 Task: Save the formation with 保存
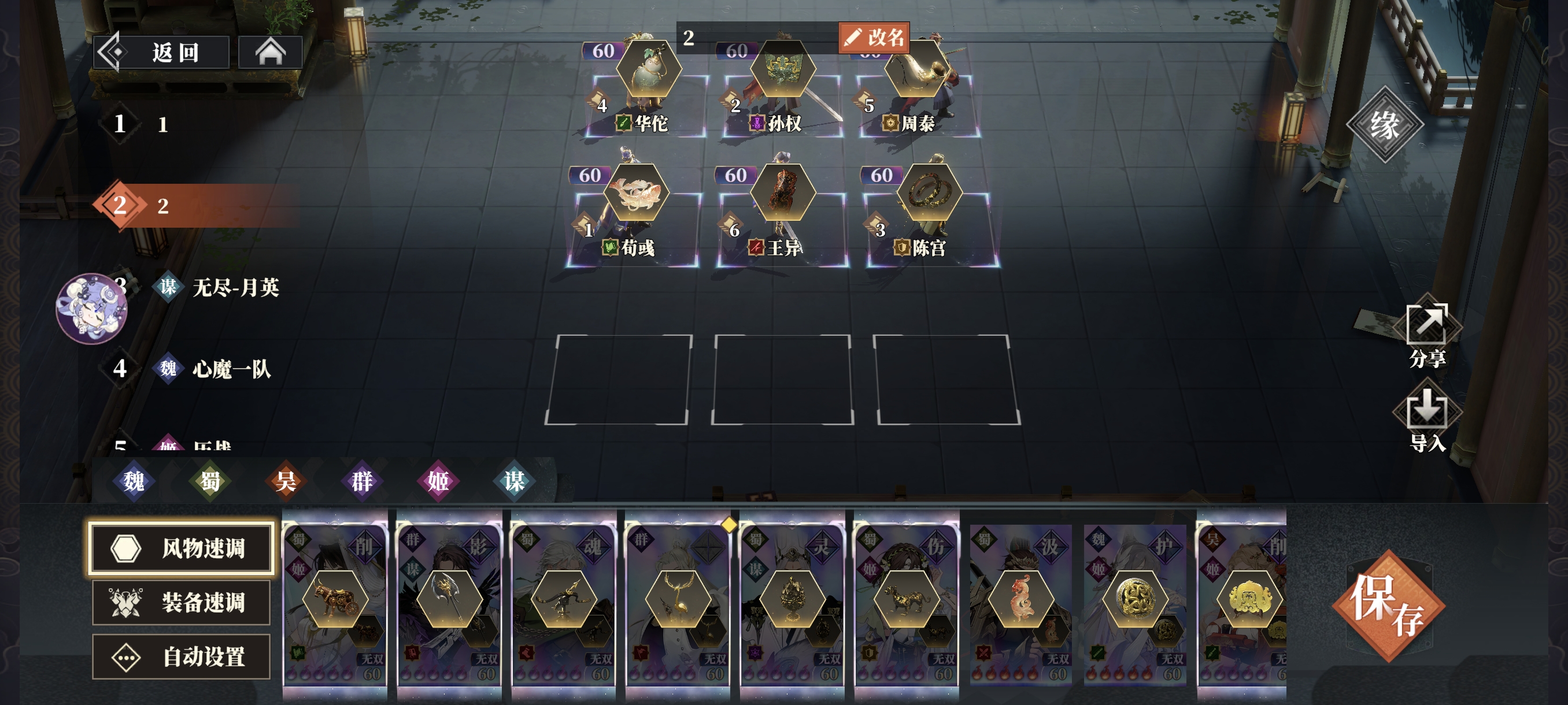(1387, 606)
